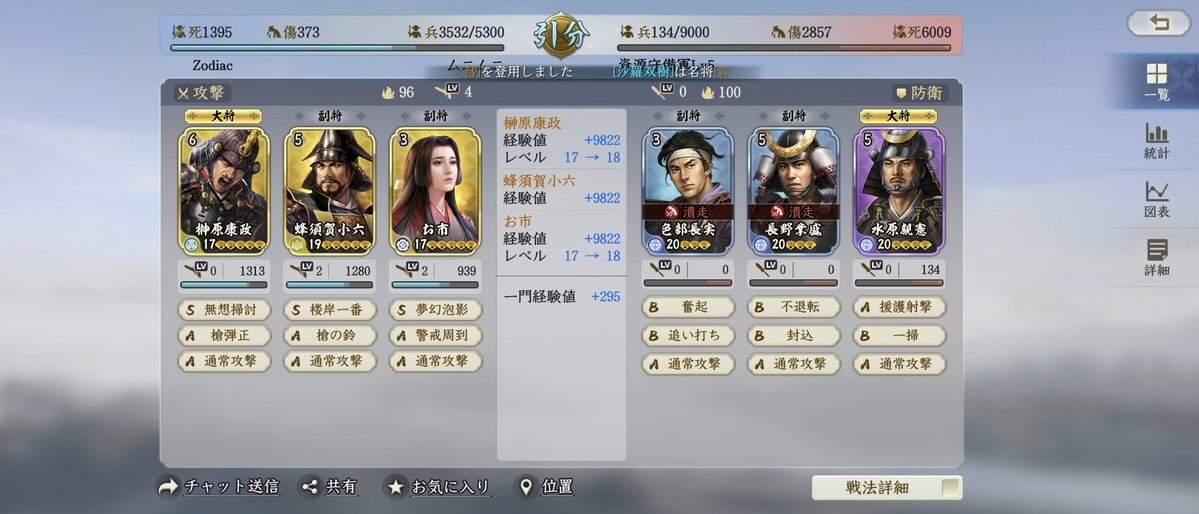Toggle the 戦法詳細 checkbox
Screen dimensions: 1199x514
click(951, 488)
